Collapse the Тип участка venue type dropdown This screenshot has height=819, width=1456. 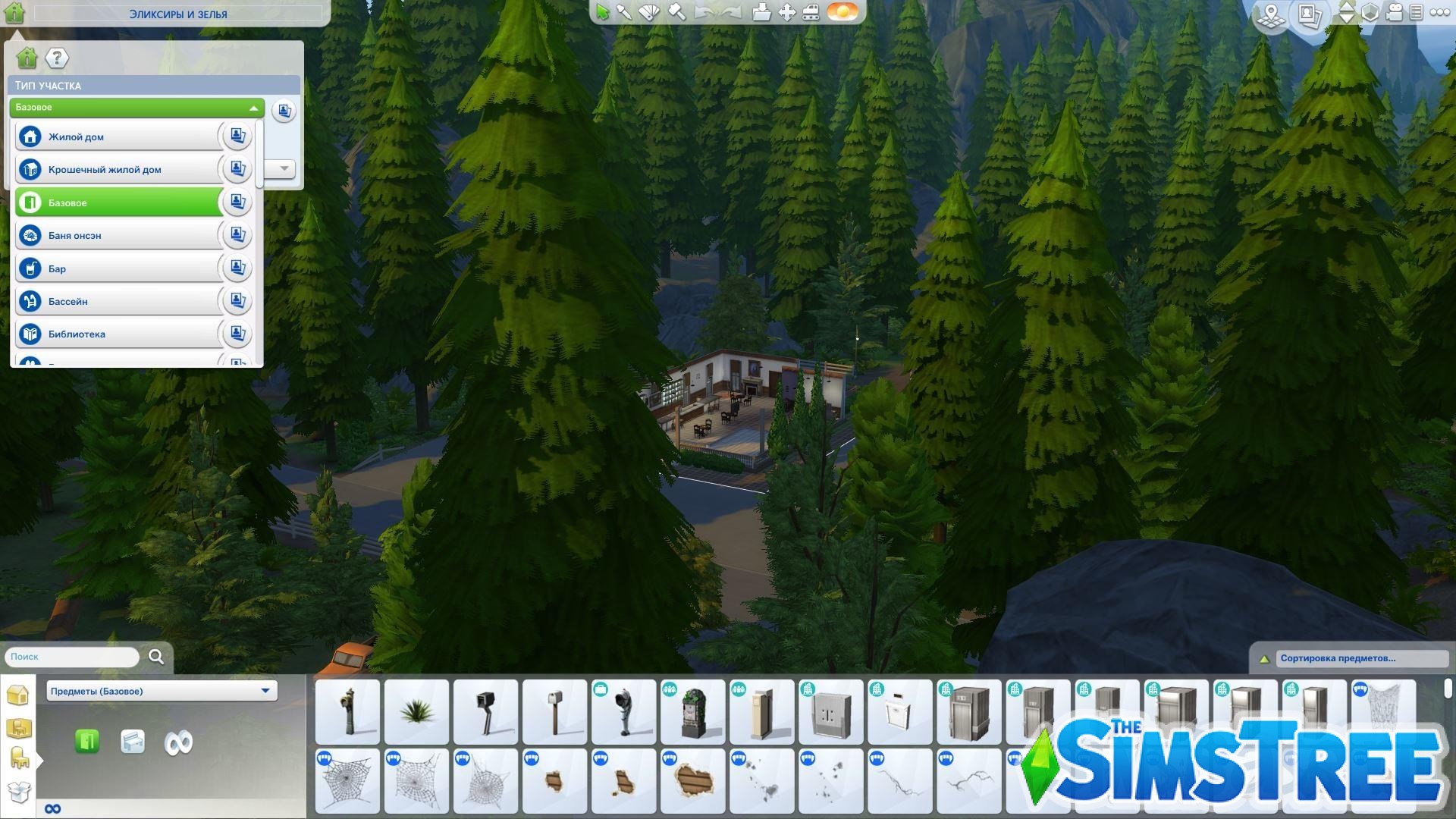[253, 108]
